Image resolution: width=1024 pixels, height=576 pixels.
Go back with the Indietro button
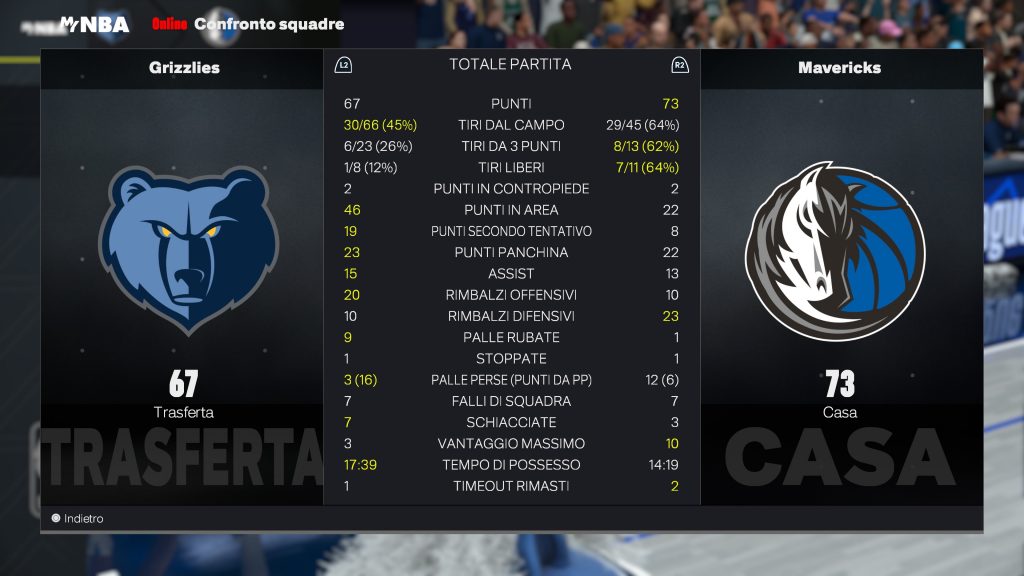[x=78, y=519]
